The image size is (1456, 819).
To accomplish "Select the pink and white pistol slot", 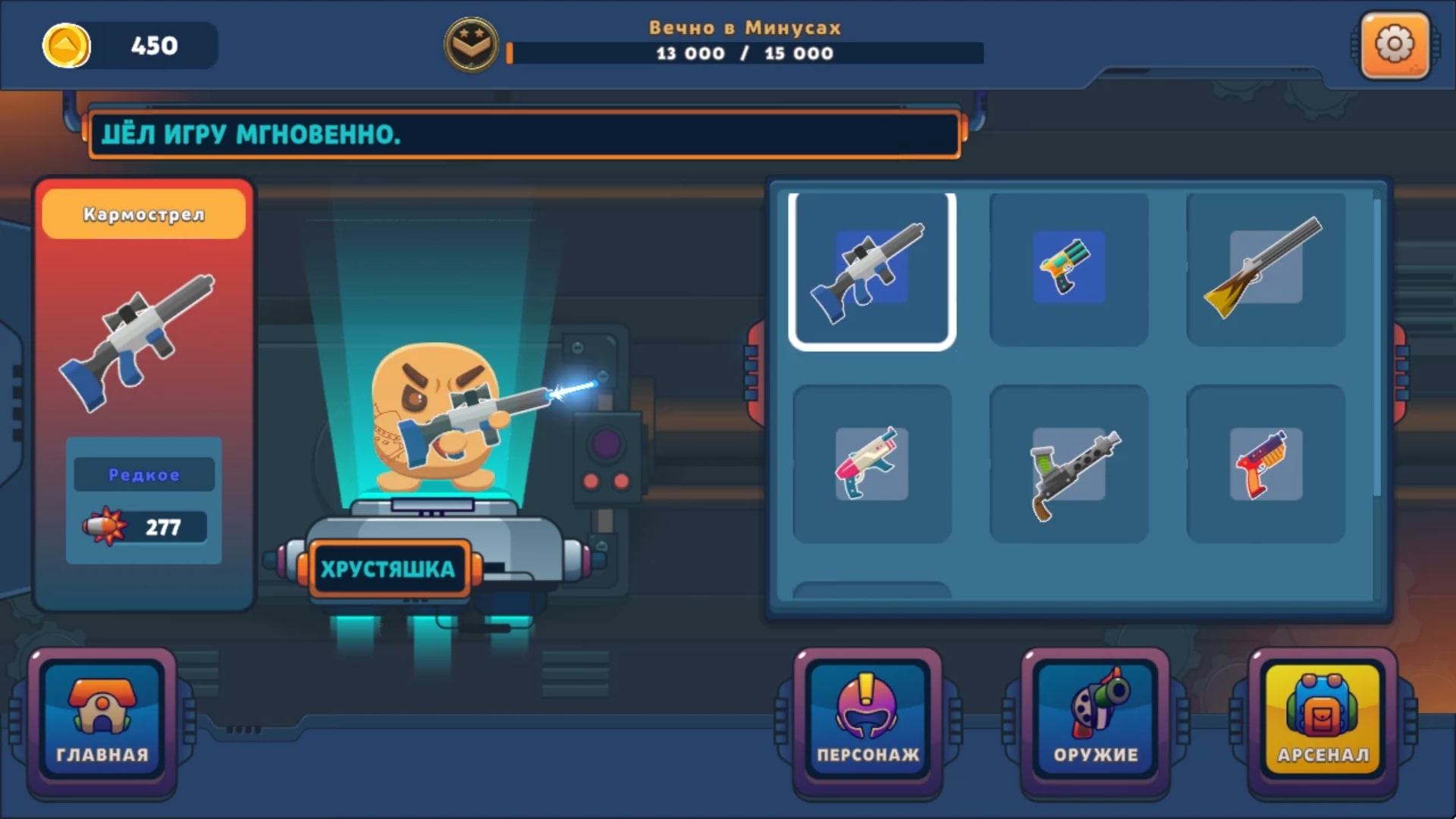I will (x=872, y=463).
